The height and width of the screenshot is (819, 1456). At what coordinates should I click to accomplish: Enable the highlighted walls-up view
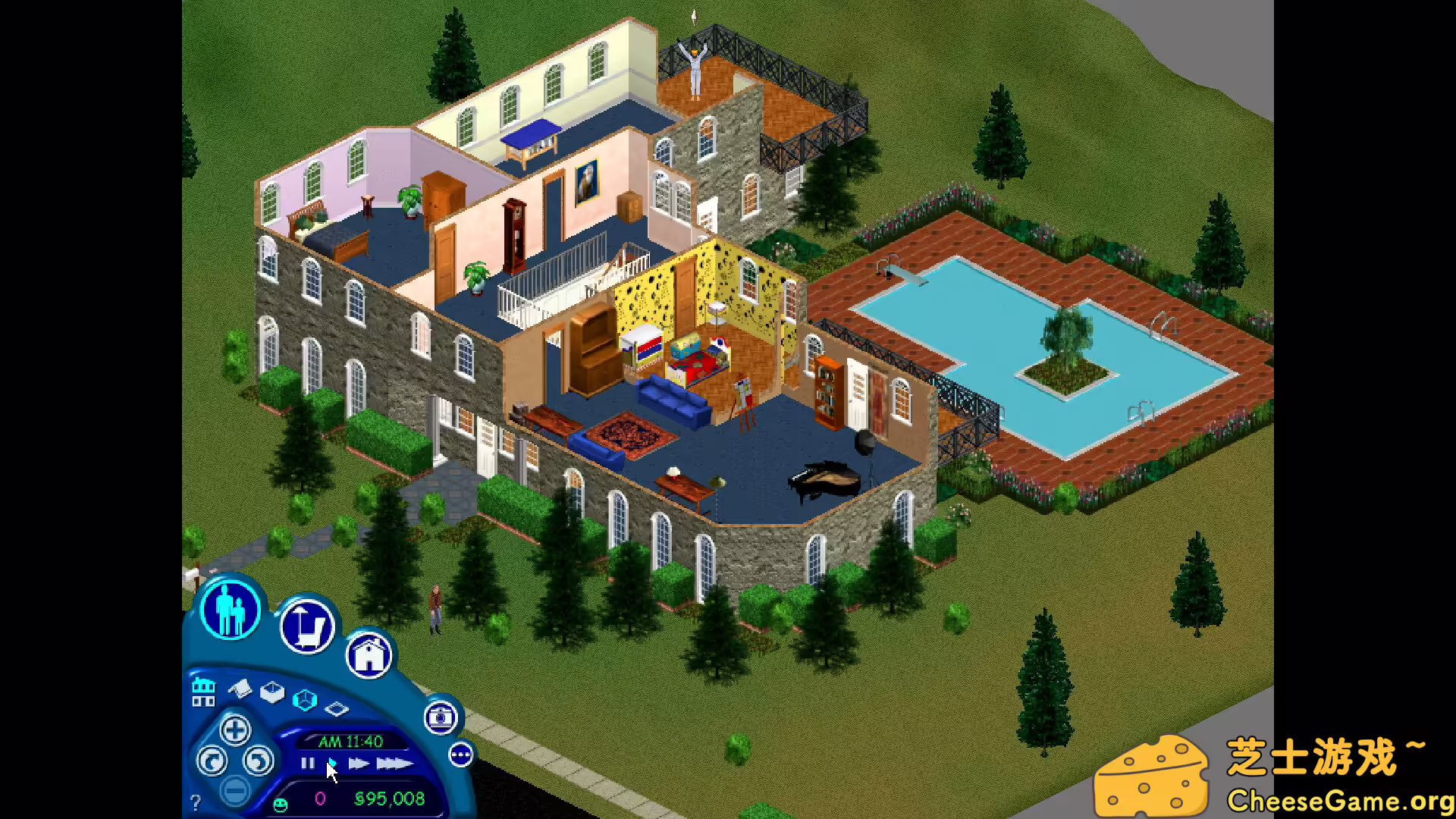[304, 698]
